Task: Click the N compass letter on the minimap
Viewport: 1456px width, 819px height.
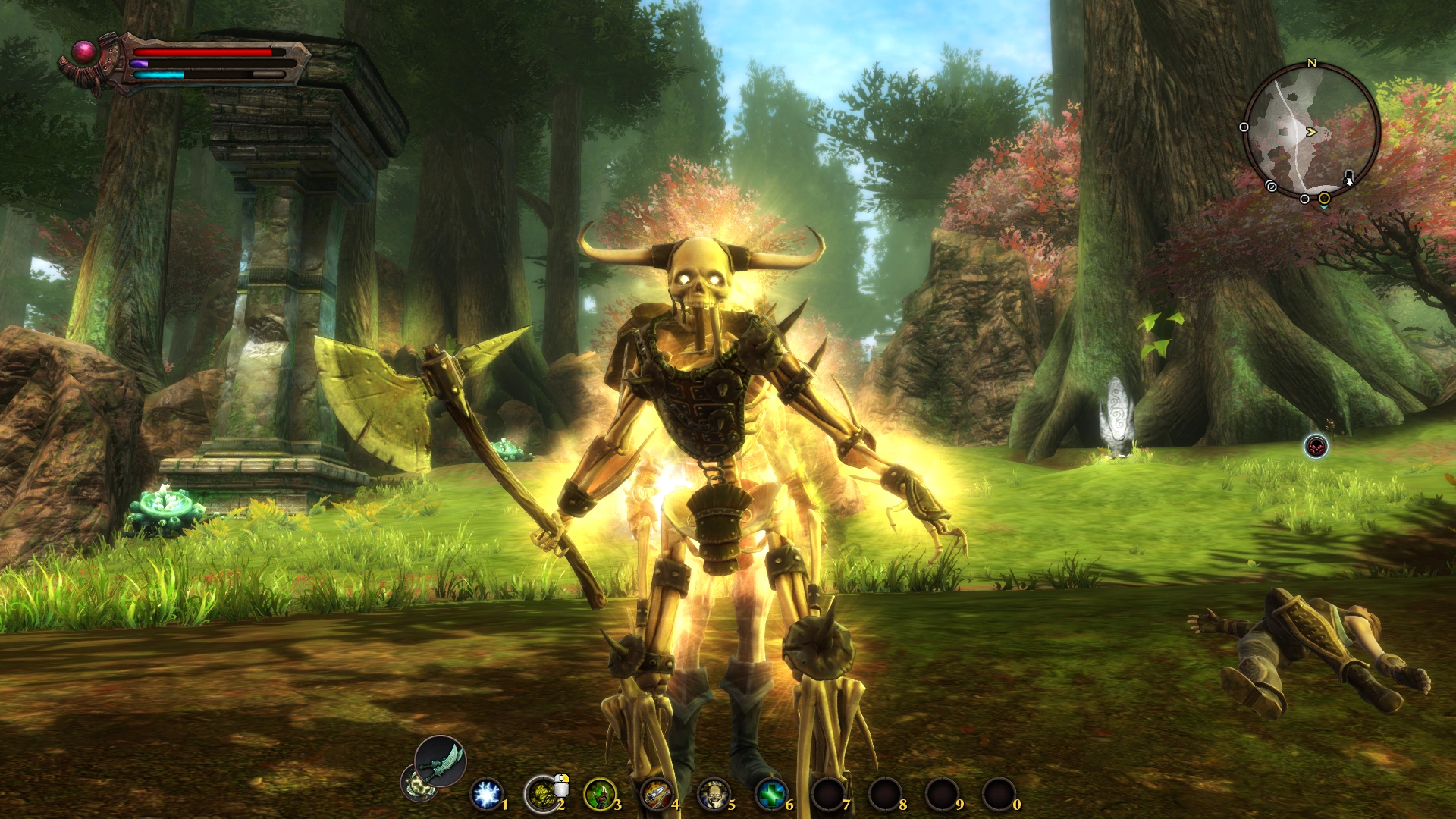Action: [x=1311, y=64]
